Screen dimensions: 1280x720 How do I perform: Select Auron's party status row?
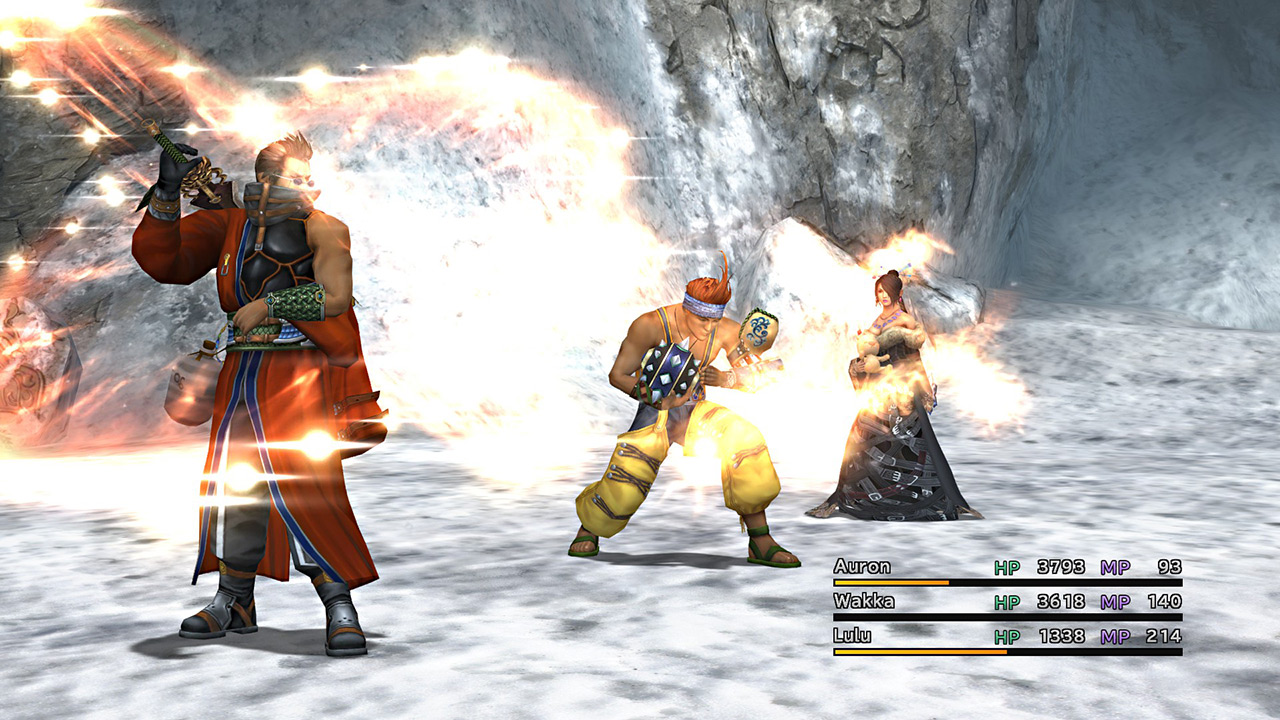click(x=1006, y=568)
